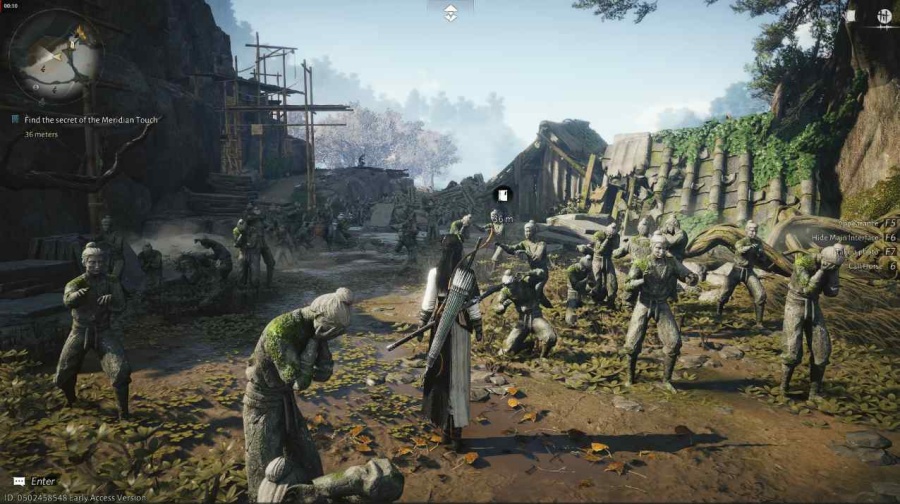
Task: Toggle the double-arrow expander at top center
Action: click(x=450, y=12)
